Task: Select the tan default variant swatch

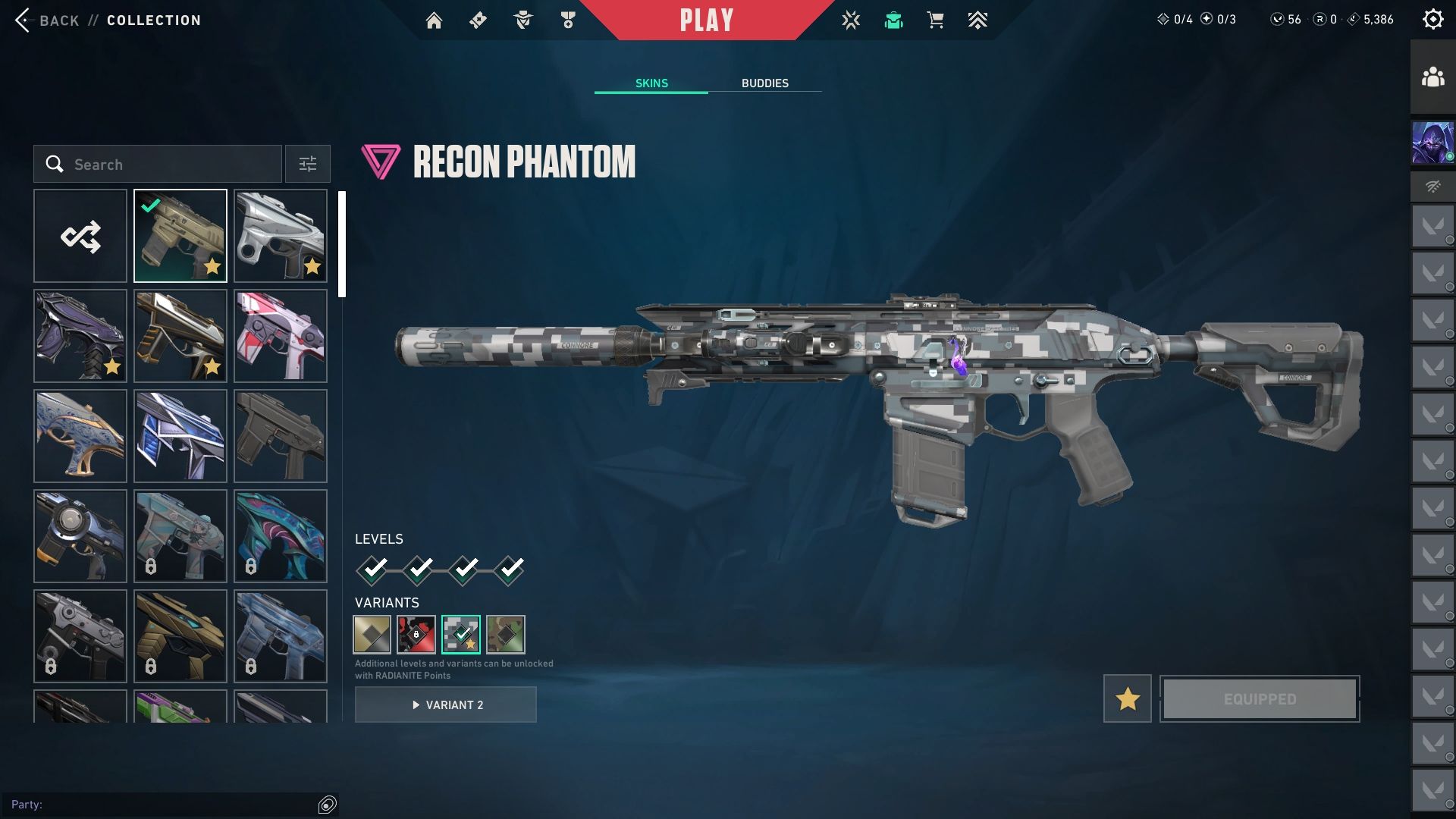Action: [372, 635]
